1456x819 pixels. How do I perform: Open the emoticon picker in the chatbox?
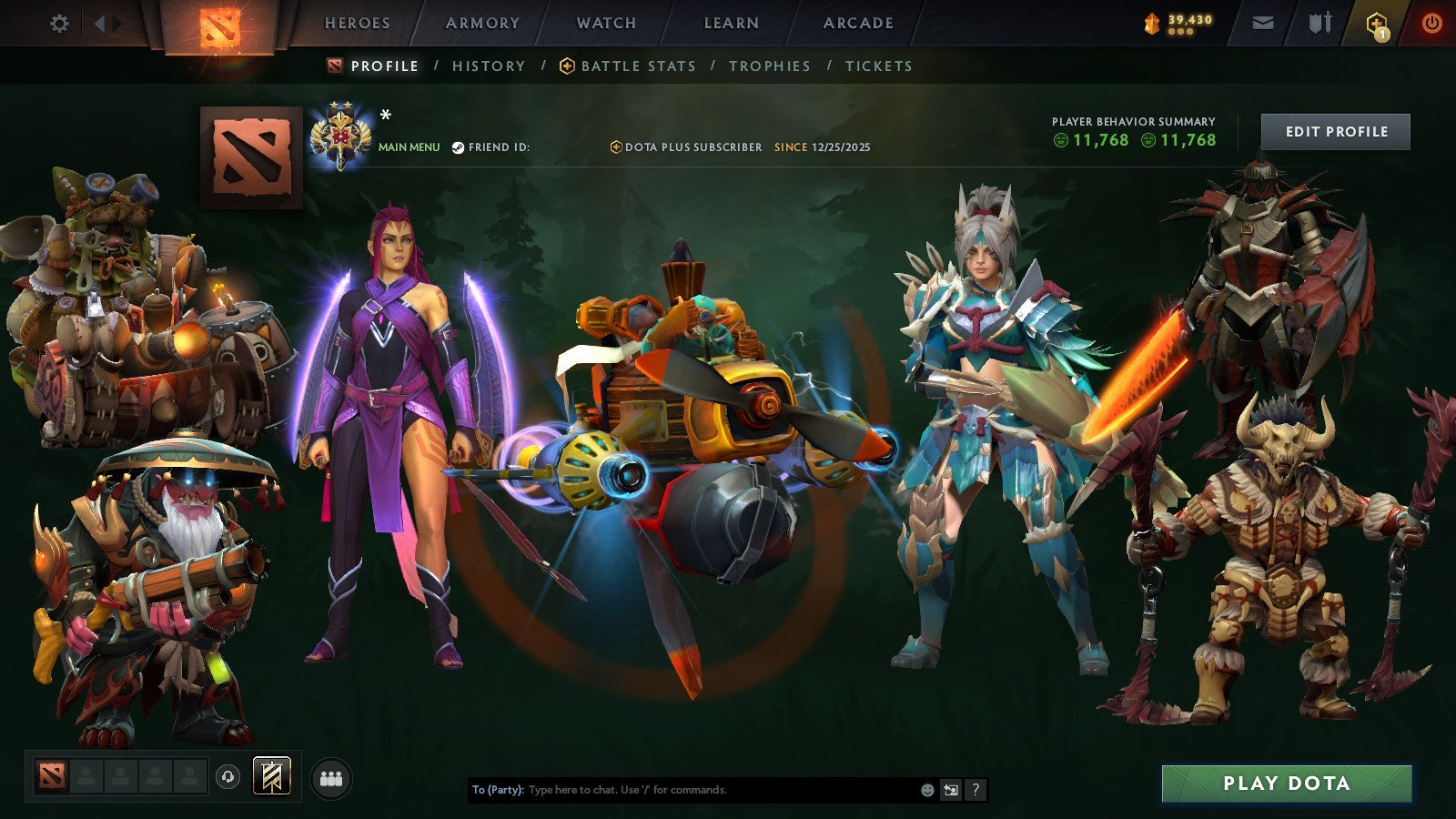tap(925, 790)
